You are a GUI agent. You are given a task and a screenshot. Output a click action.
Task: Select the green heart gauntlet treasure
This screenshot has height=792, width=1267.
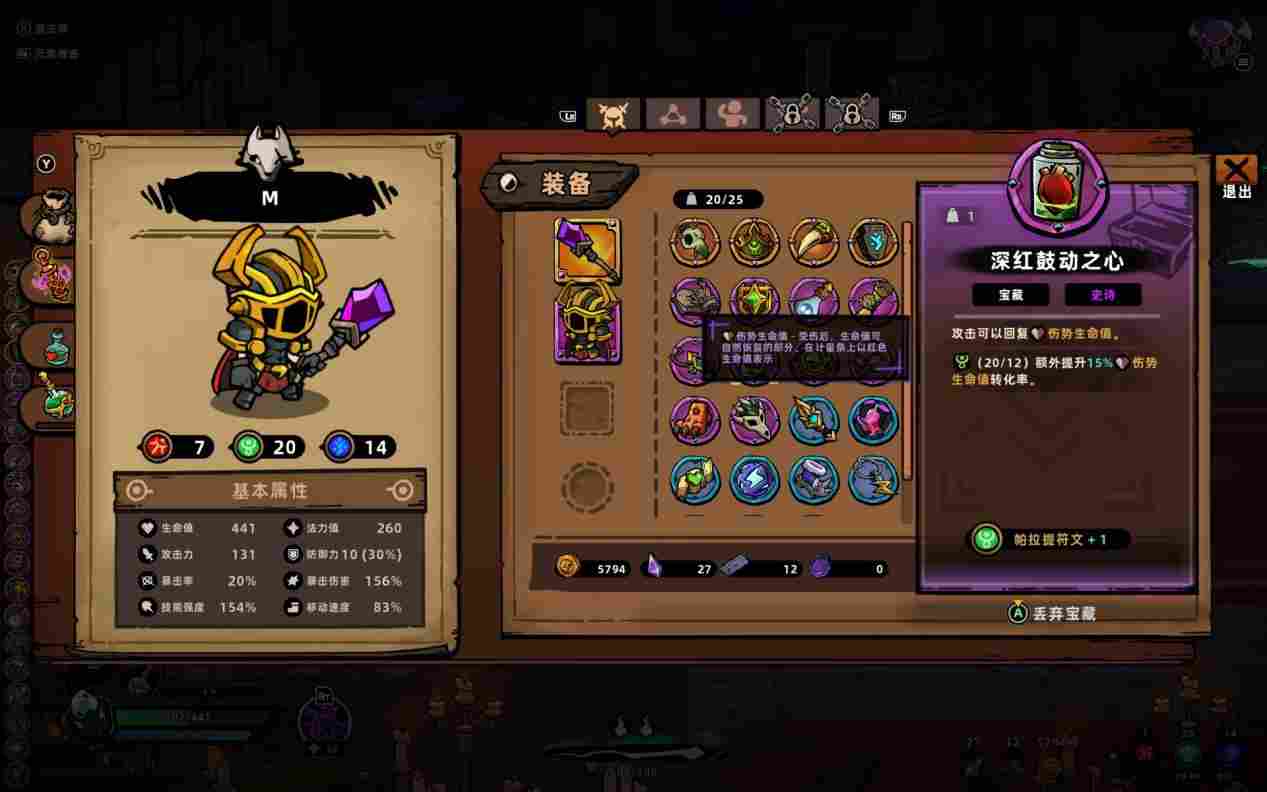point(694,480)
